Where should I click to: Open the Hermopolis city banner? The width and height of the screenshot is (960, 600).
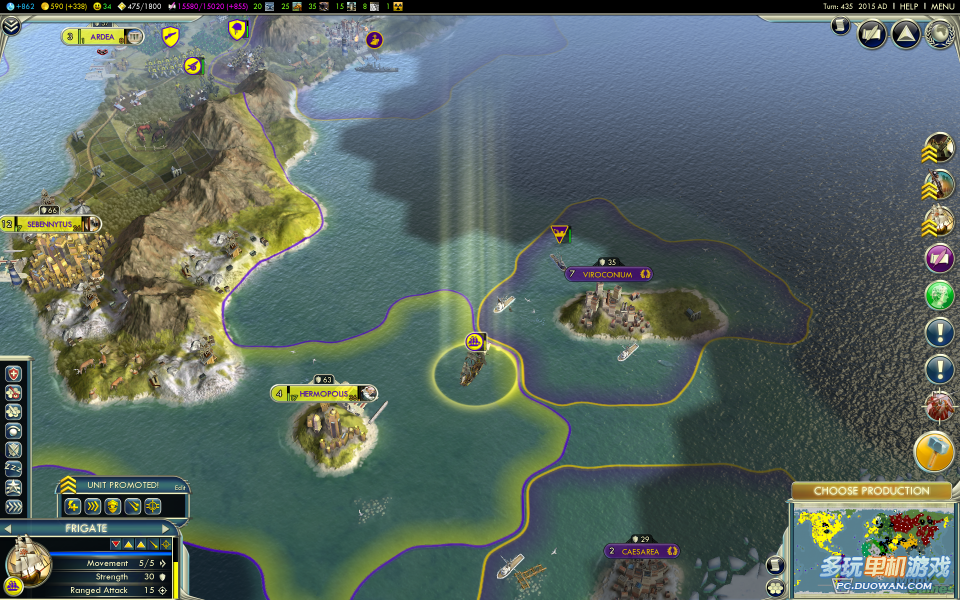pyautogui.click(x=323, y=394)
